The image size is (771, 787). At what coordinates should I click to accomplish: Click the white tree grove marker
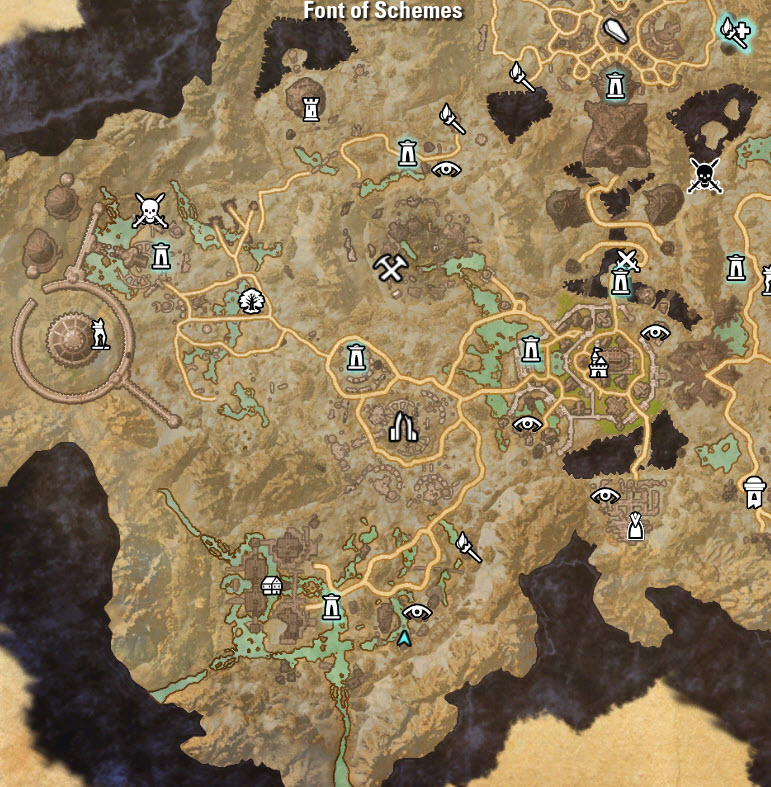point(252,298)
